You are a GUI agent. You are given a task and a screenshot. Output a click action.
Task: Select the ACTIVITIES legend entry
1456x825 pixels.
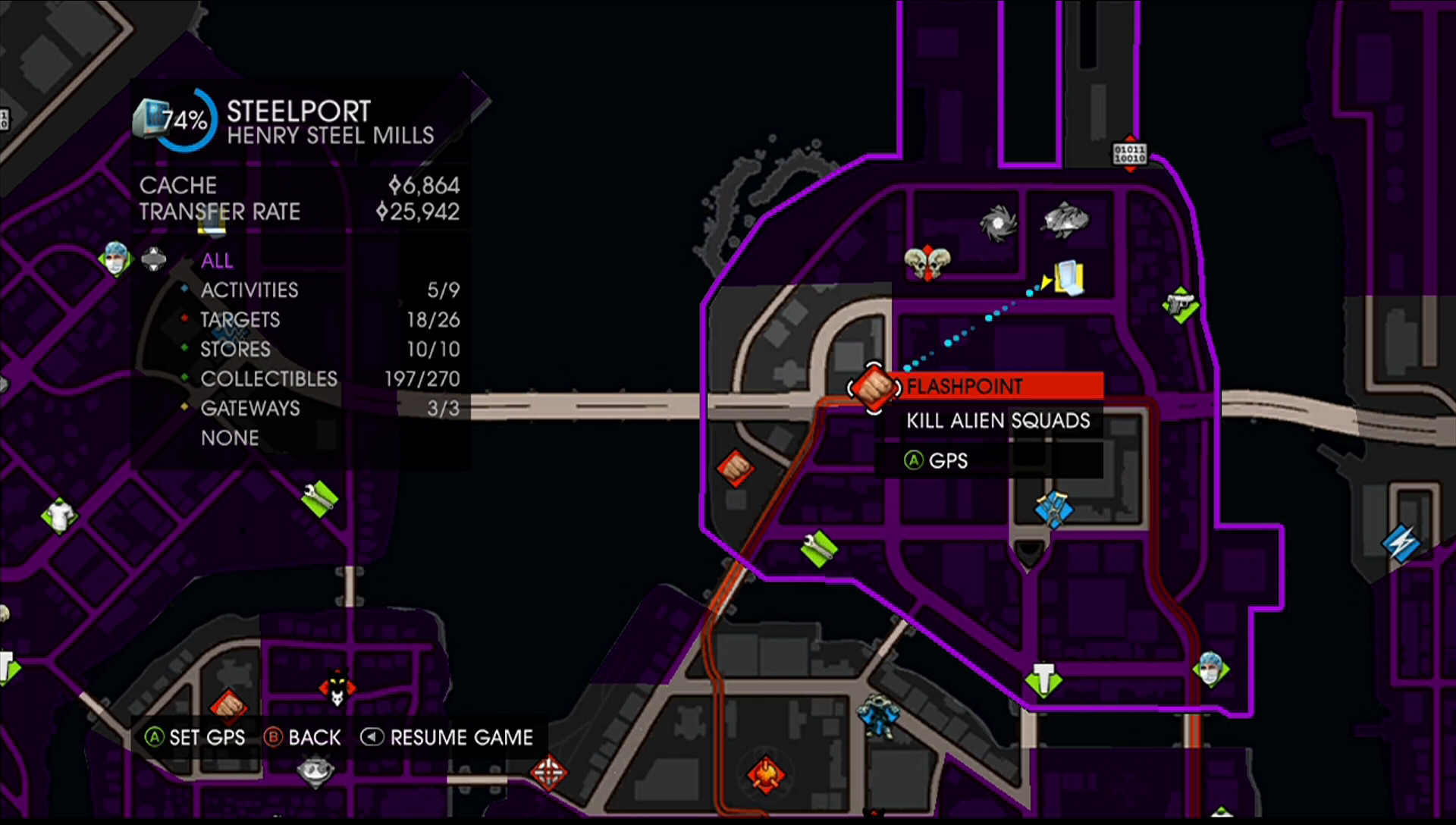point(249,290)
